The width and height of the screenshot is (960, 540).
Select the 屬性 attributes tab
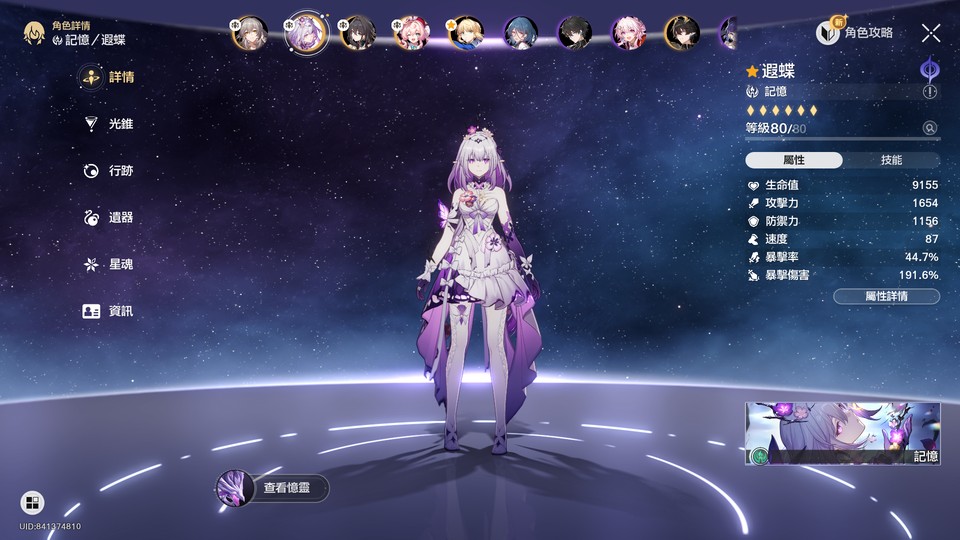[794, 160]
